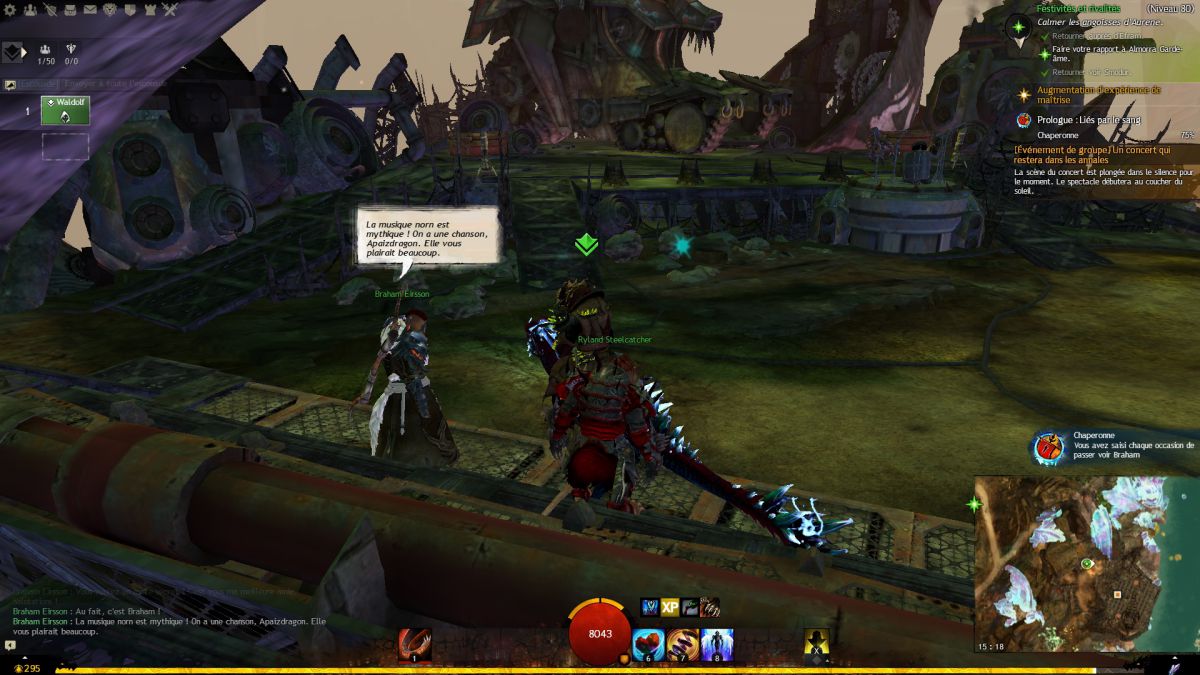Image resolution: width=1200 pixels, height=675 pixels.
Task: Open the crossed swords PvP icon
Action: coord(171,10)
